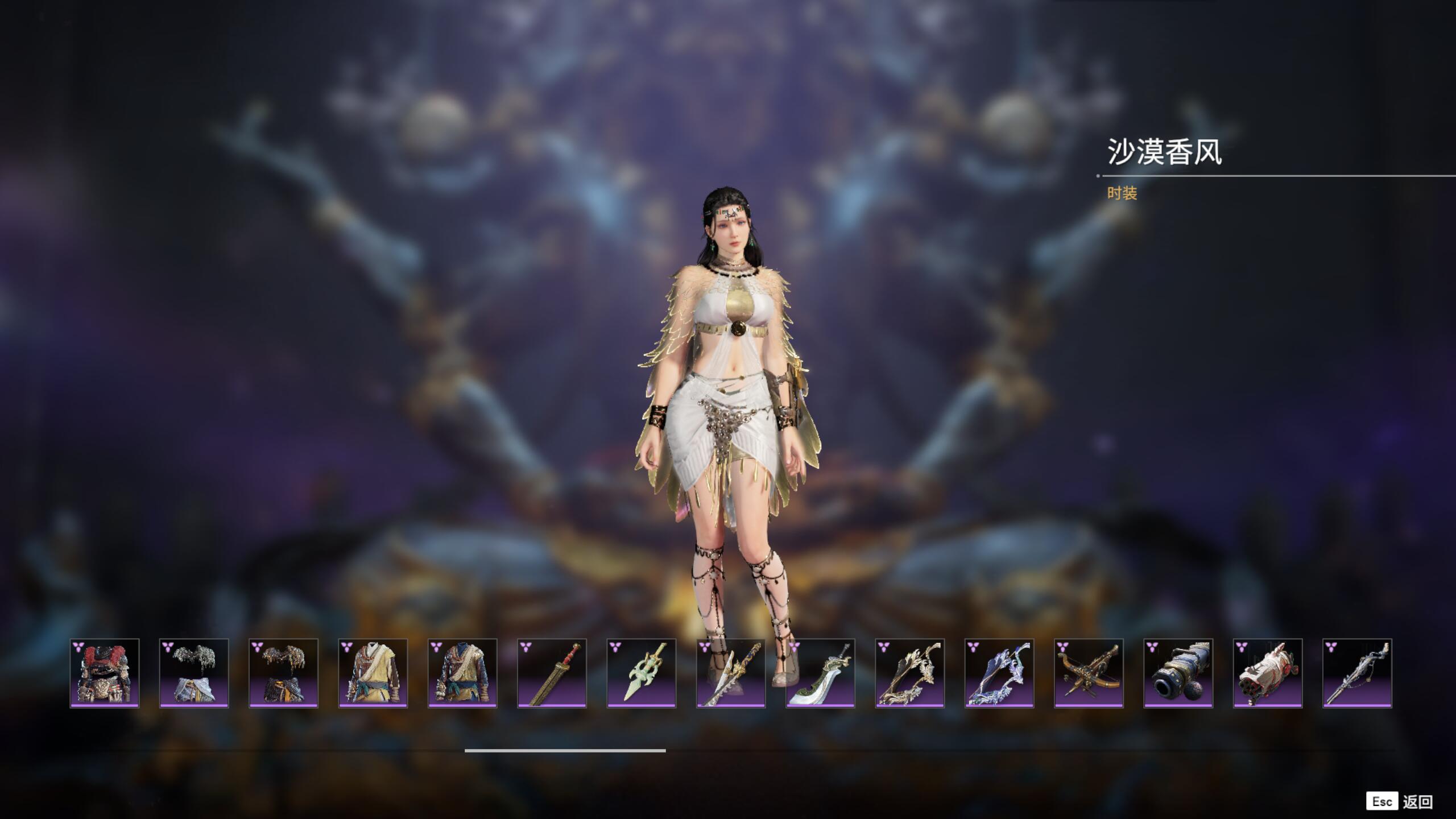Select the red-hilted bronze sword skin
This screenshot has width=1456, height=819.
(552, 673)
